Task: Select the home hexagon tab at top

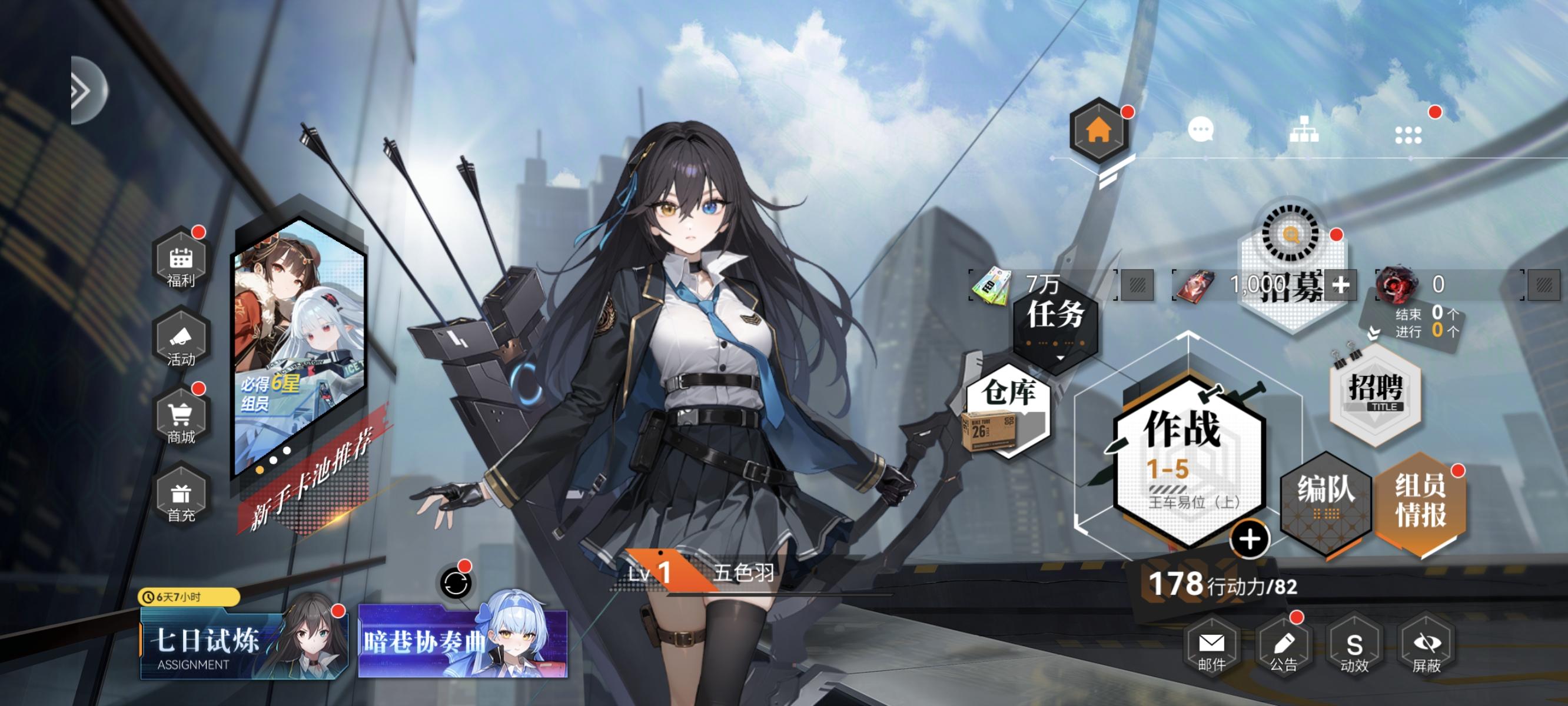Action: click(x=1100, y=129)
